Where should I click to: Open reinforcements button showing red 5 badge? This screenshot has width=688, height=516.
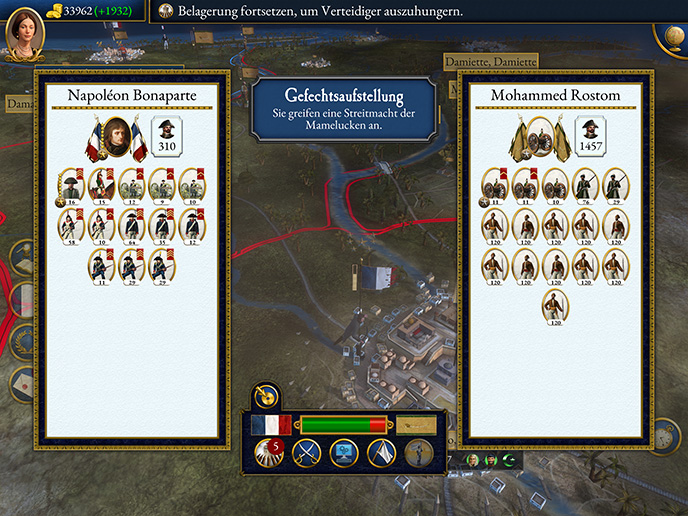[x=268, y=453]
